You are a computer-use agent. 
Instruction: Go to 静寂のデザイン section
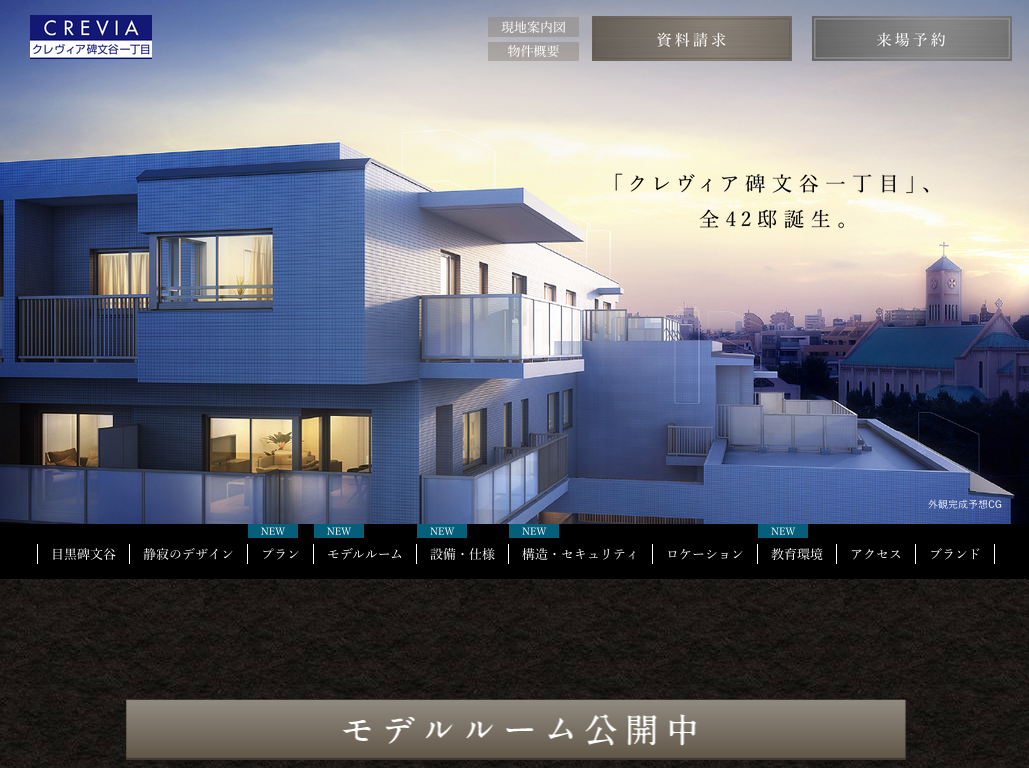pyautogui.click(x=188, y=554)
